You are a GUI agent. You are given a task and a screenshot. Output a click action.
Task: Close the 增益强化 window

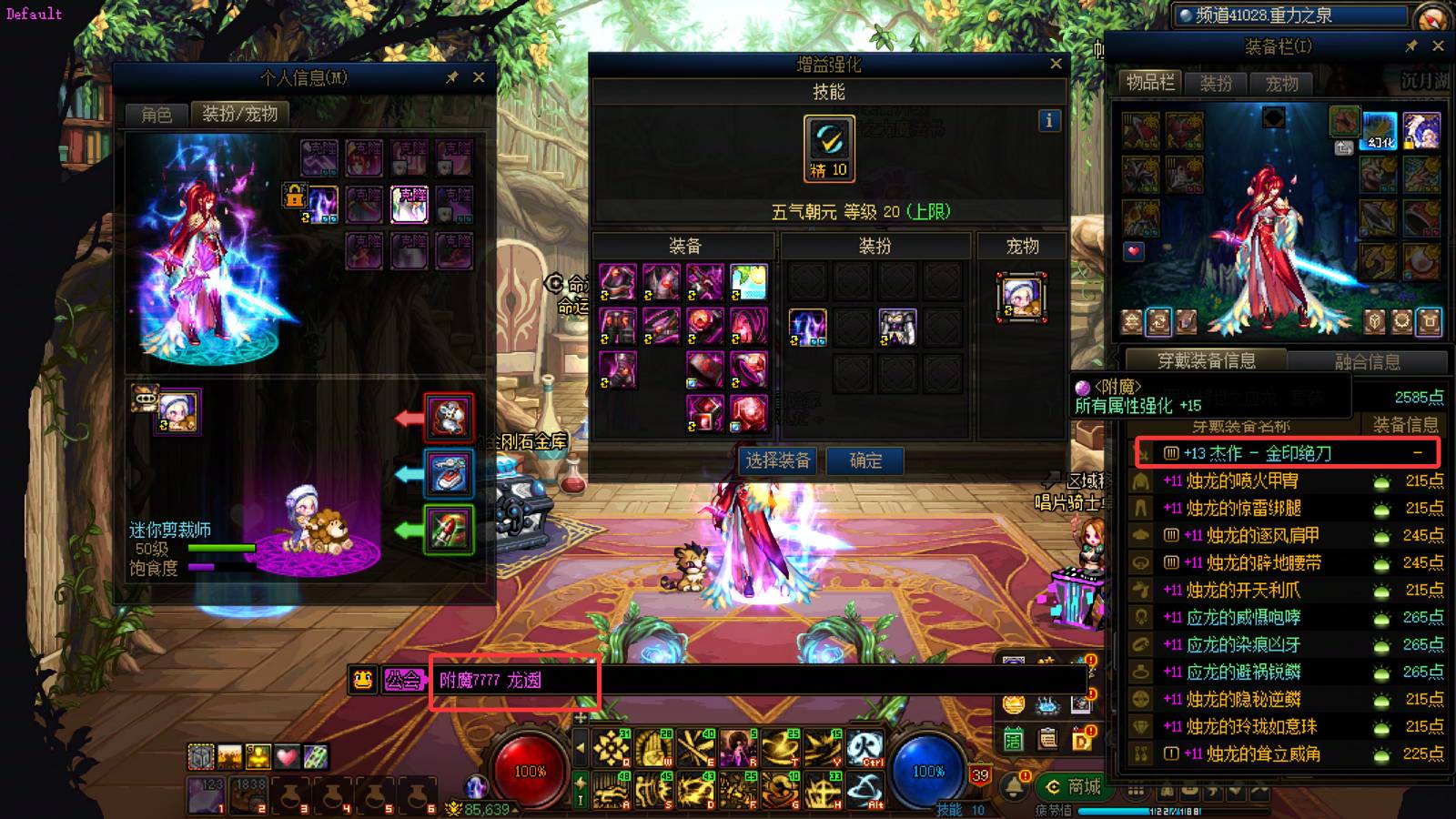pos(1056,64)
